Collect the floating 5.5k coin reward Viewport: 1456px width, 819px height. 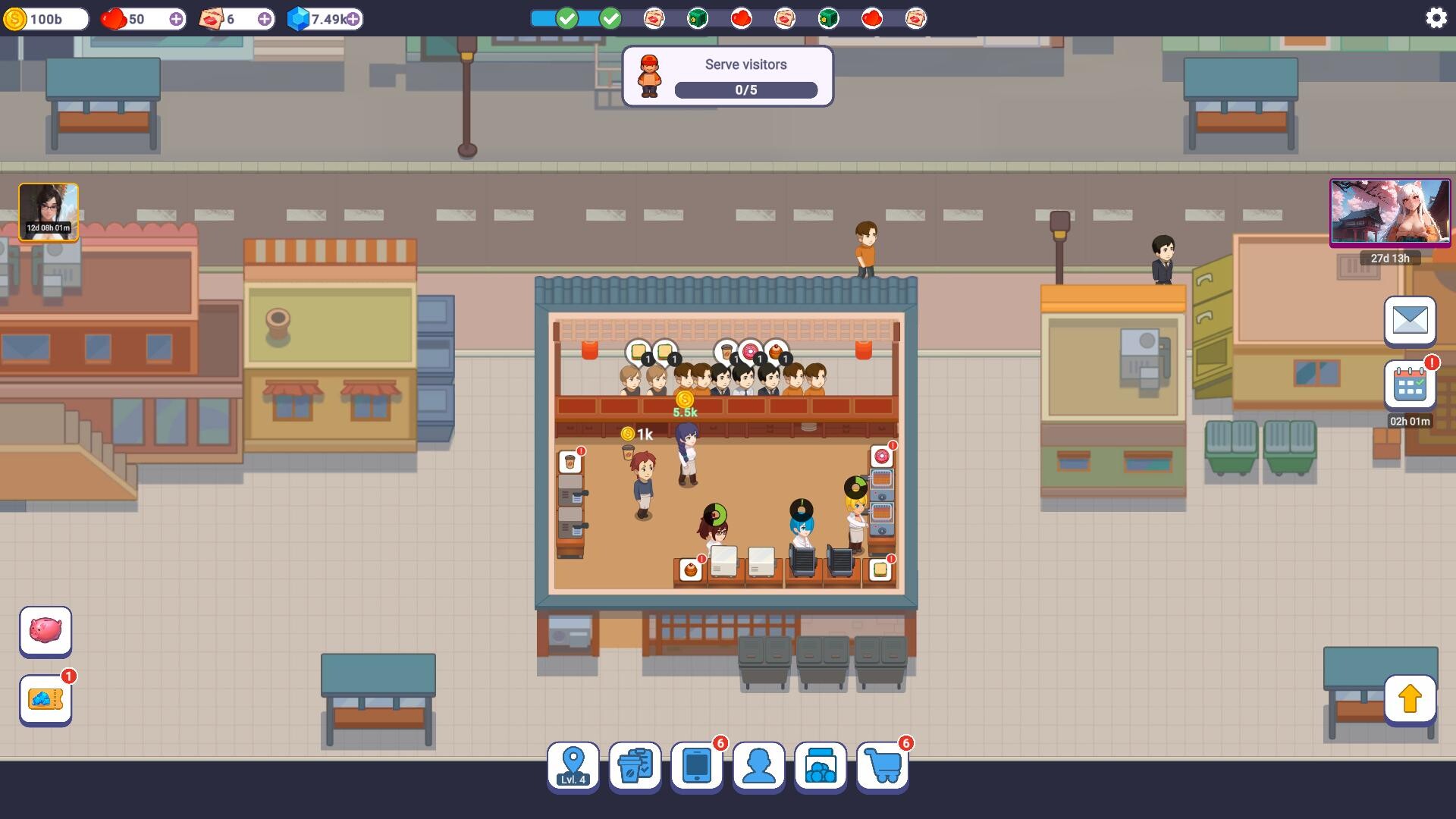[685, 402]
